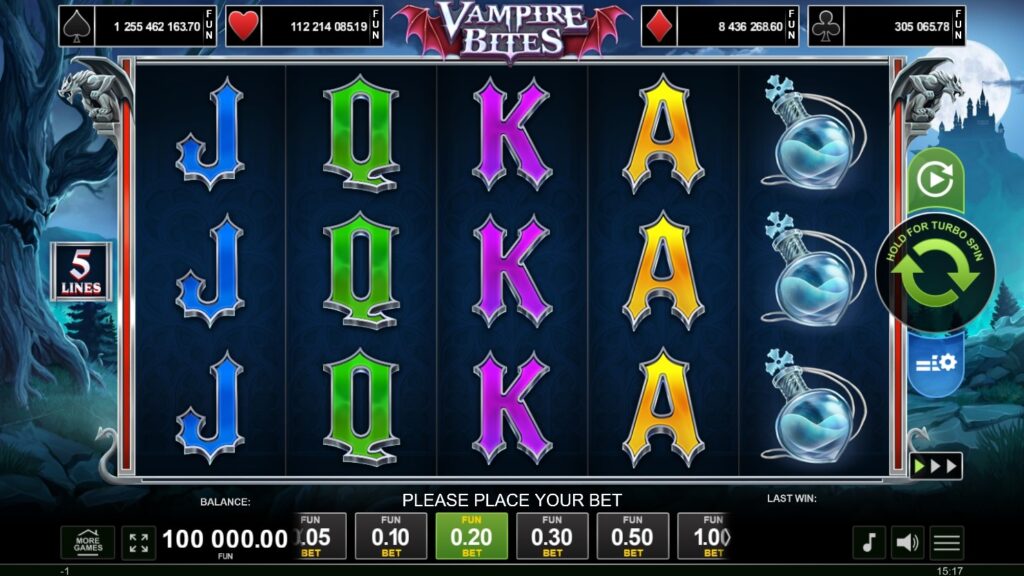Mute sound with the speaker icon
Screen dimensions: 1024x576
point(907,543)
